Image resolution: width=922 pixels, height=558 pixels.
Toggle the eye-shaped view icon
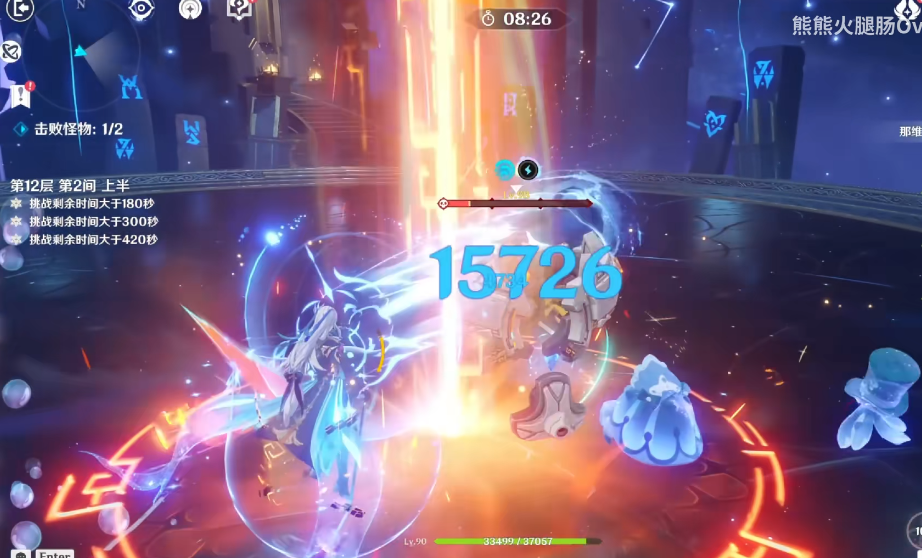[142, 9]
